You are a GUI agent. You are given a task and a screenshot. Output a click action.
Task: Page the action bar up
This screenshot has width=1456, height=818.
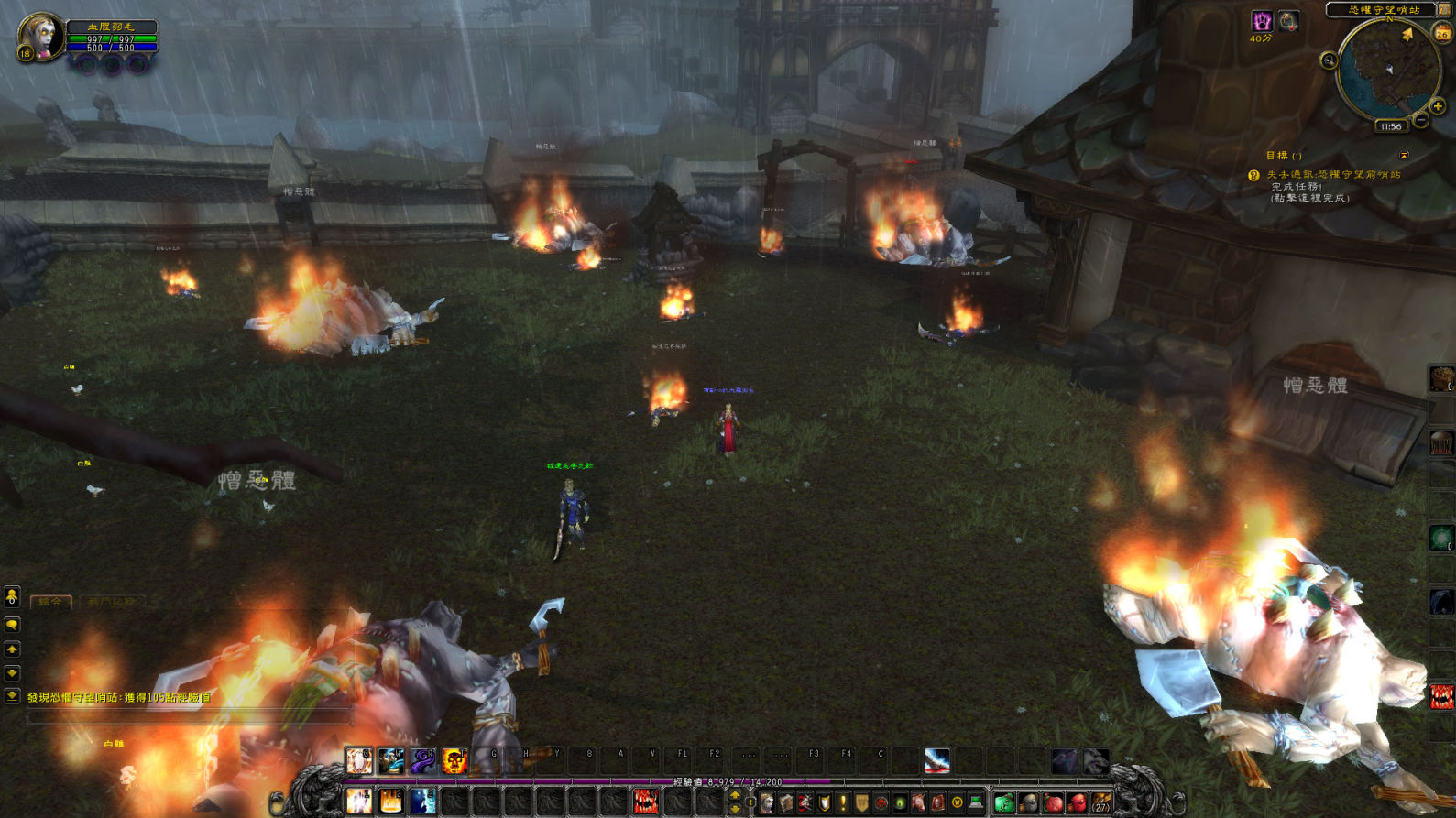coord(735,795)
